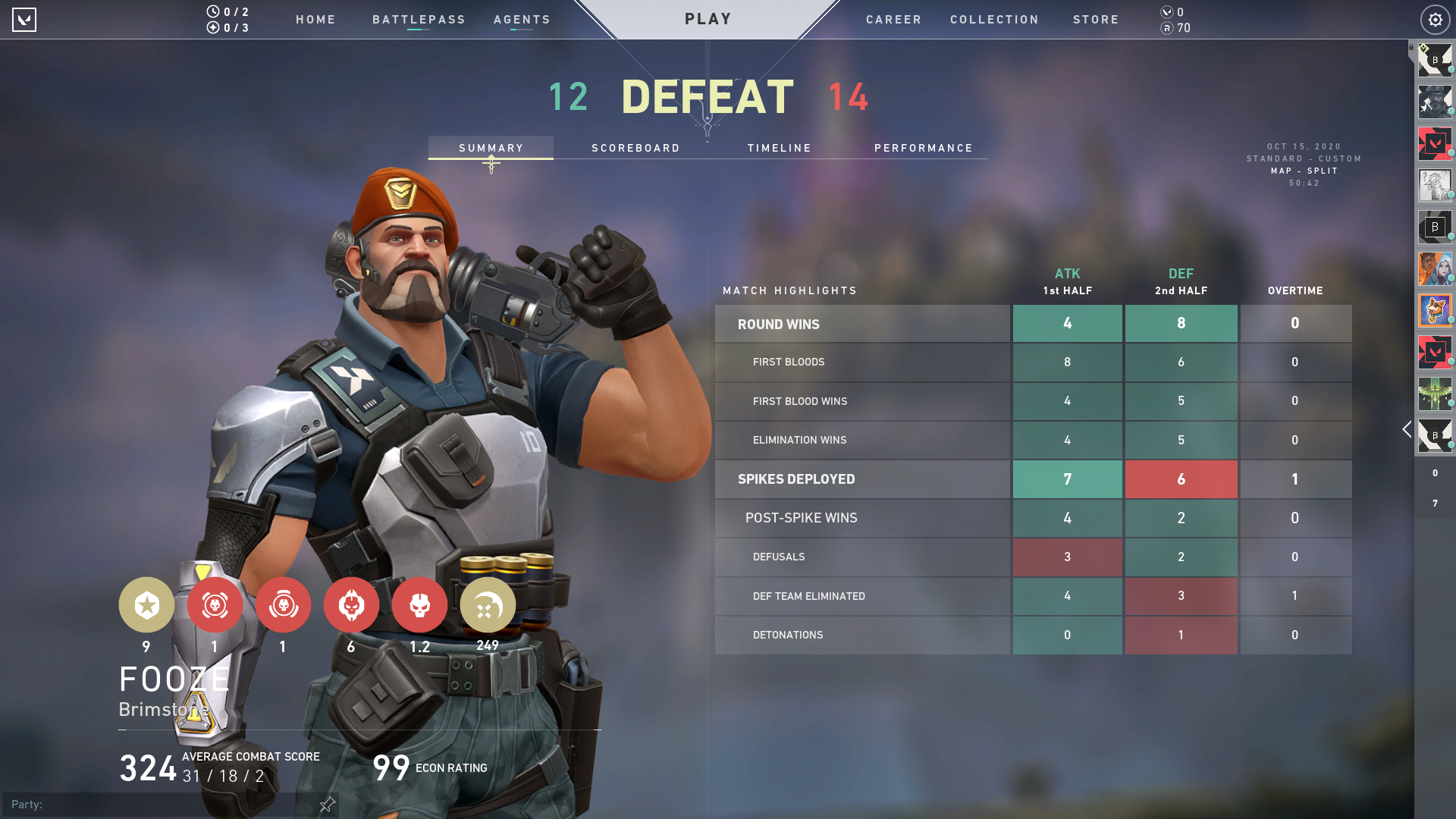Screen dimensions: 1456x819
Task: Switch to the Scoreboard tab
Action: (x=635, y=148)
